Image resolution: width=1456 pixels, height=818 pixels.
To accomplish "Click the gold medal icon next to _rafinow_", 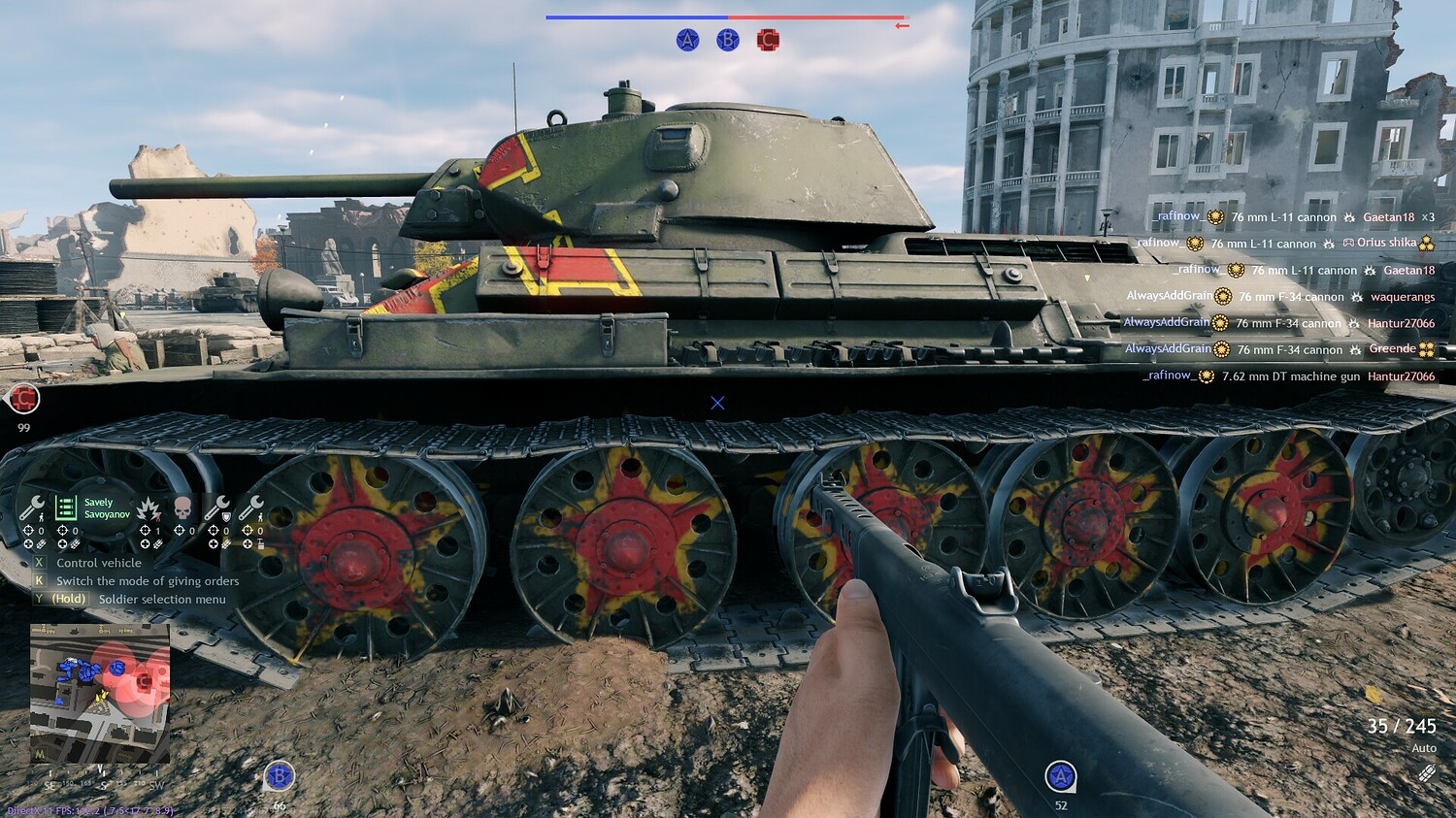I will (1214, 217).
